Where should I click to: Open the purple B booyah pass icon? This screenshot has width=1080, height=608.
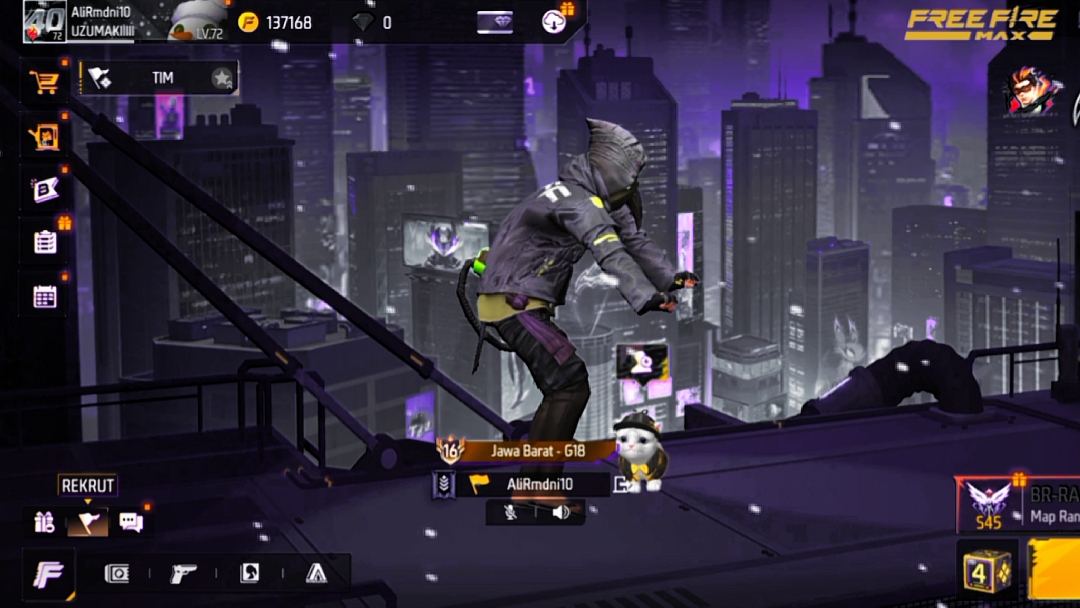[x=45, y=190]
